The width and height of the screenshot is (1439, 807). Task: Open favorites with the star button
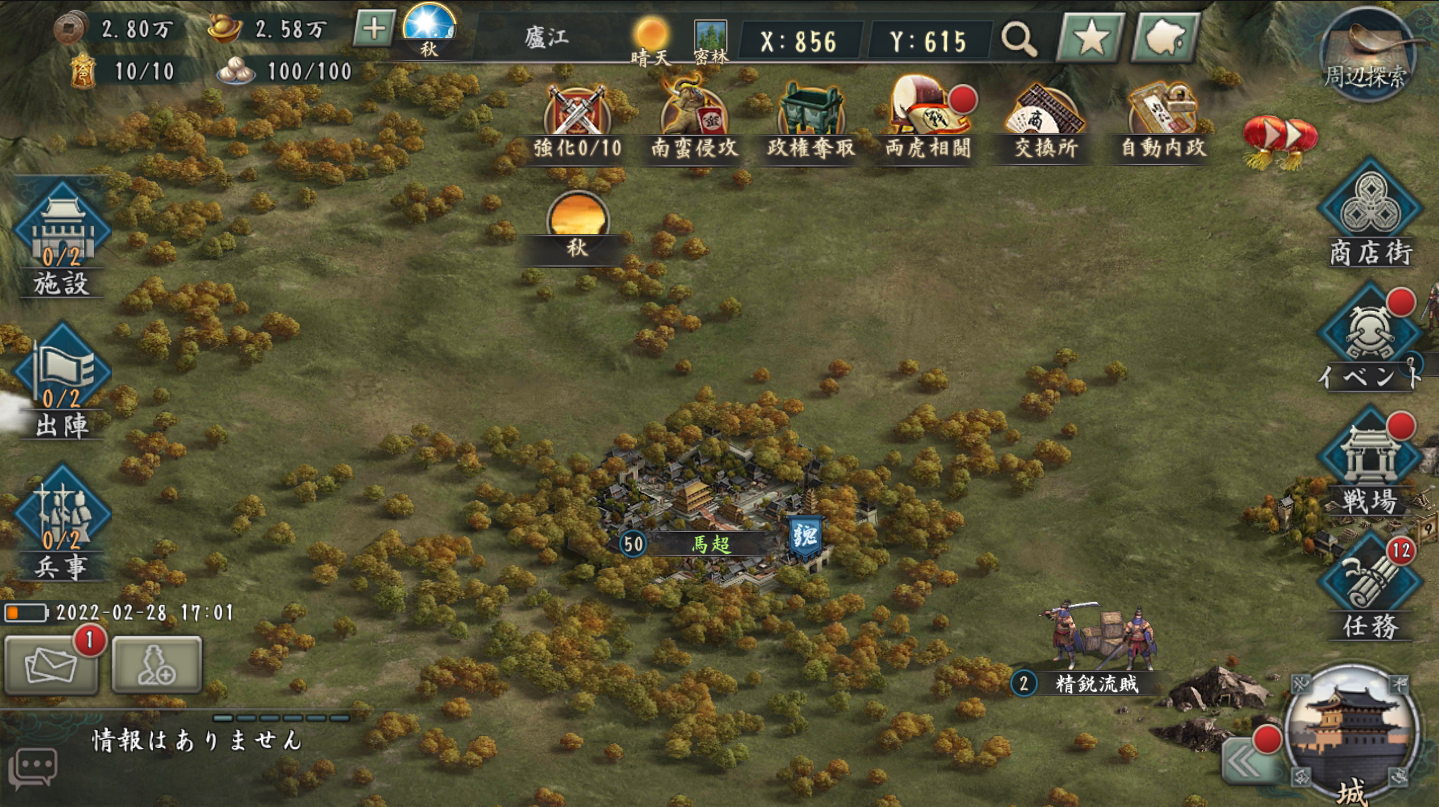click(1090, 39)
